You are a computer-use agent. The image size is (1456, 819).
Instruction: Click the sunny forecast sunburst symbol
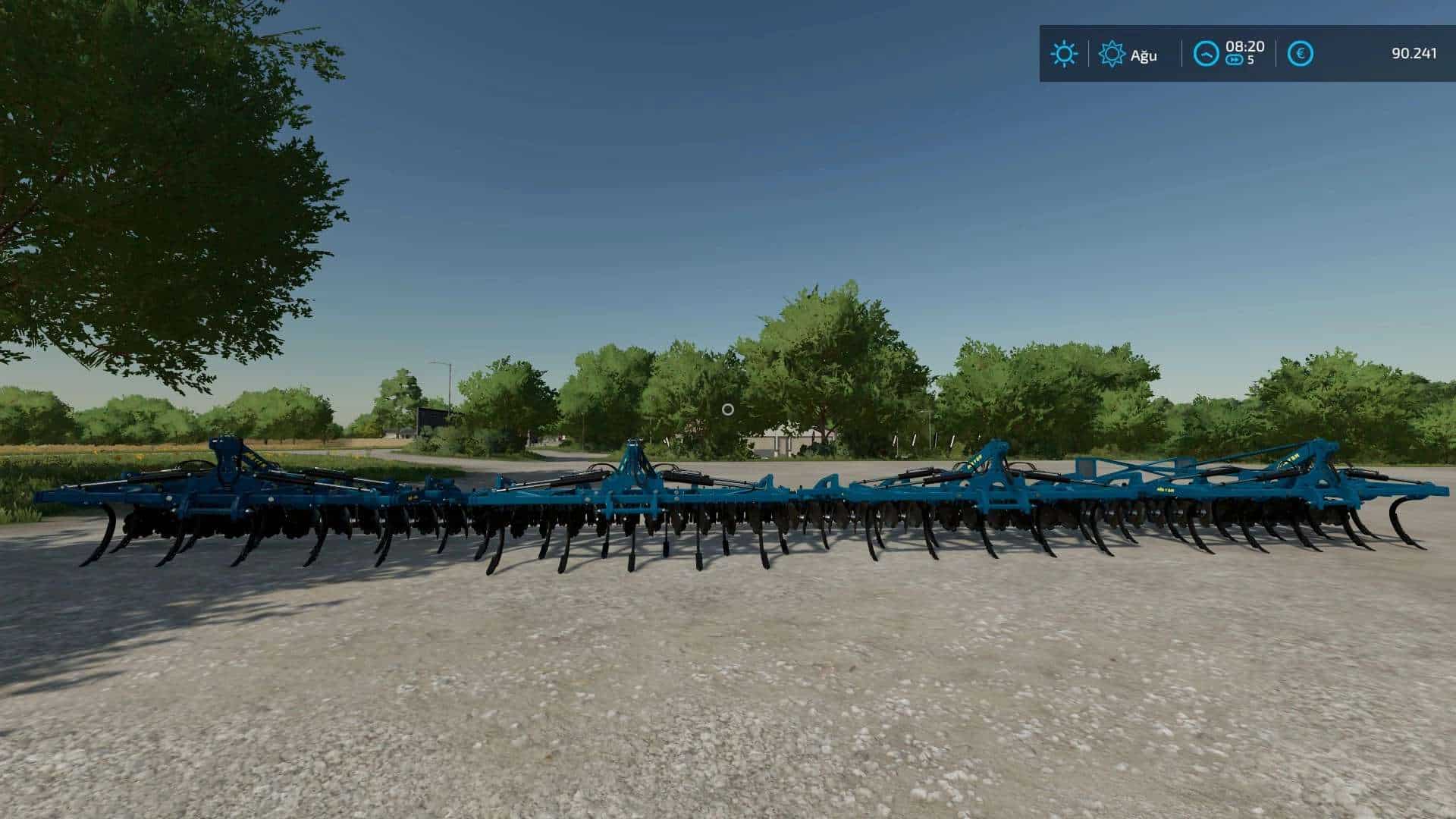pos(1112,52)
